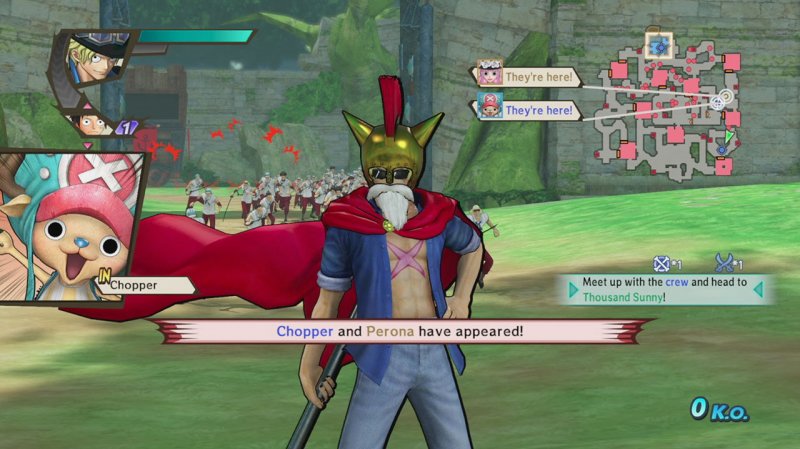This screenshot has height=449, width=800.
Task: Open Perona's "They're here!" notification
Action: coord(528,76)
